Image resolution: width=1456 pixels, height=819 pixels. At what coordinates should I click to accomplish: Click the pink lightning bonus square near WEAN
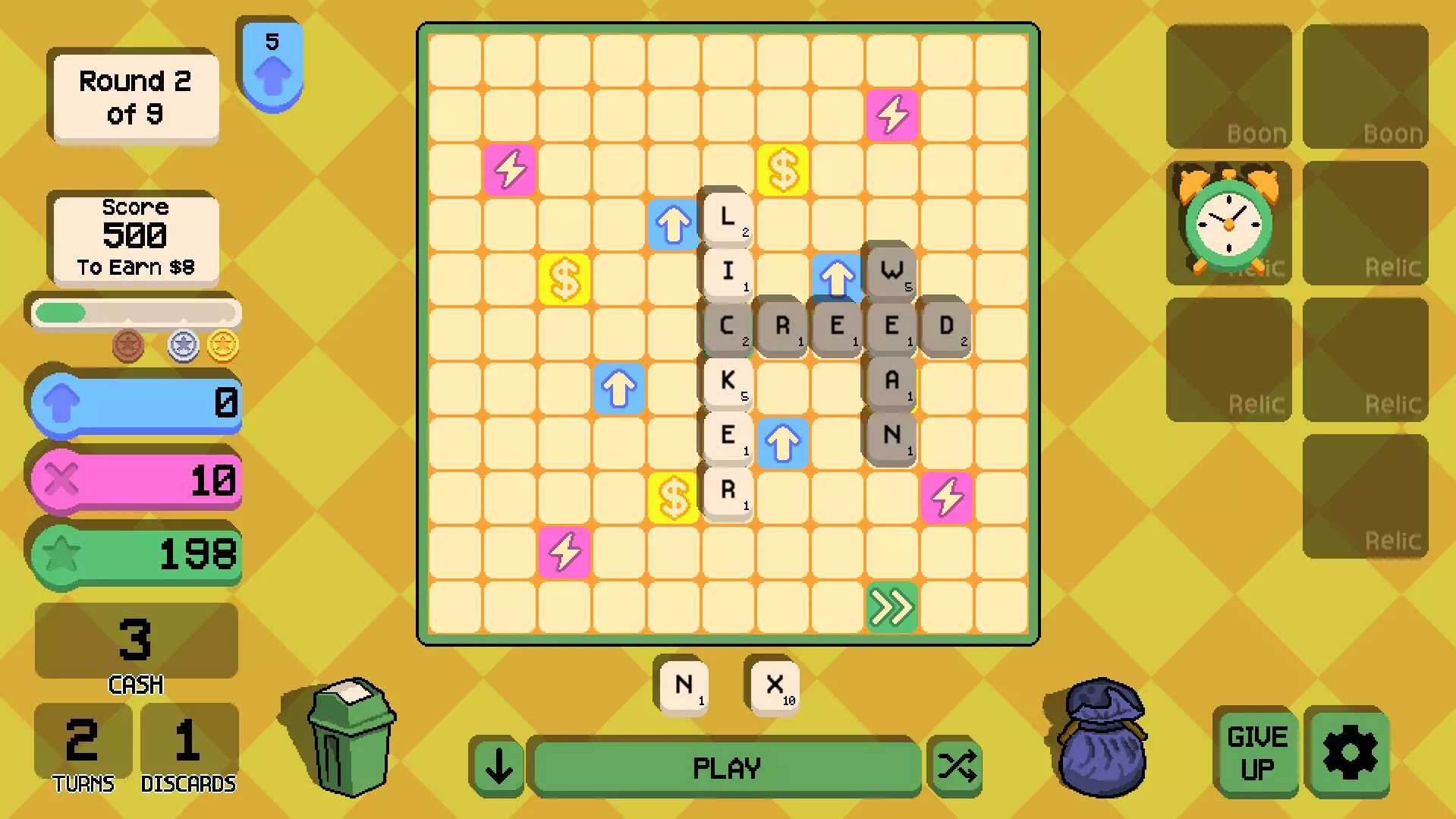point(946,497)
